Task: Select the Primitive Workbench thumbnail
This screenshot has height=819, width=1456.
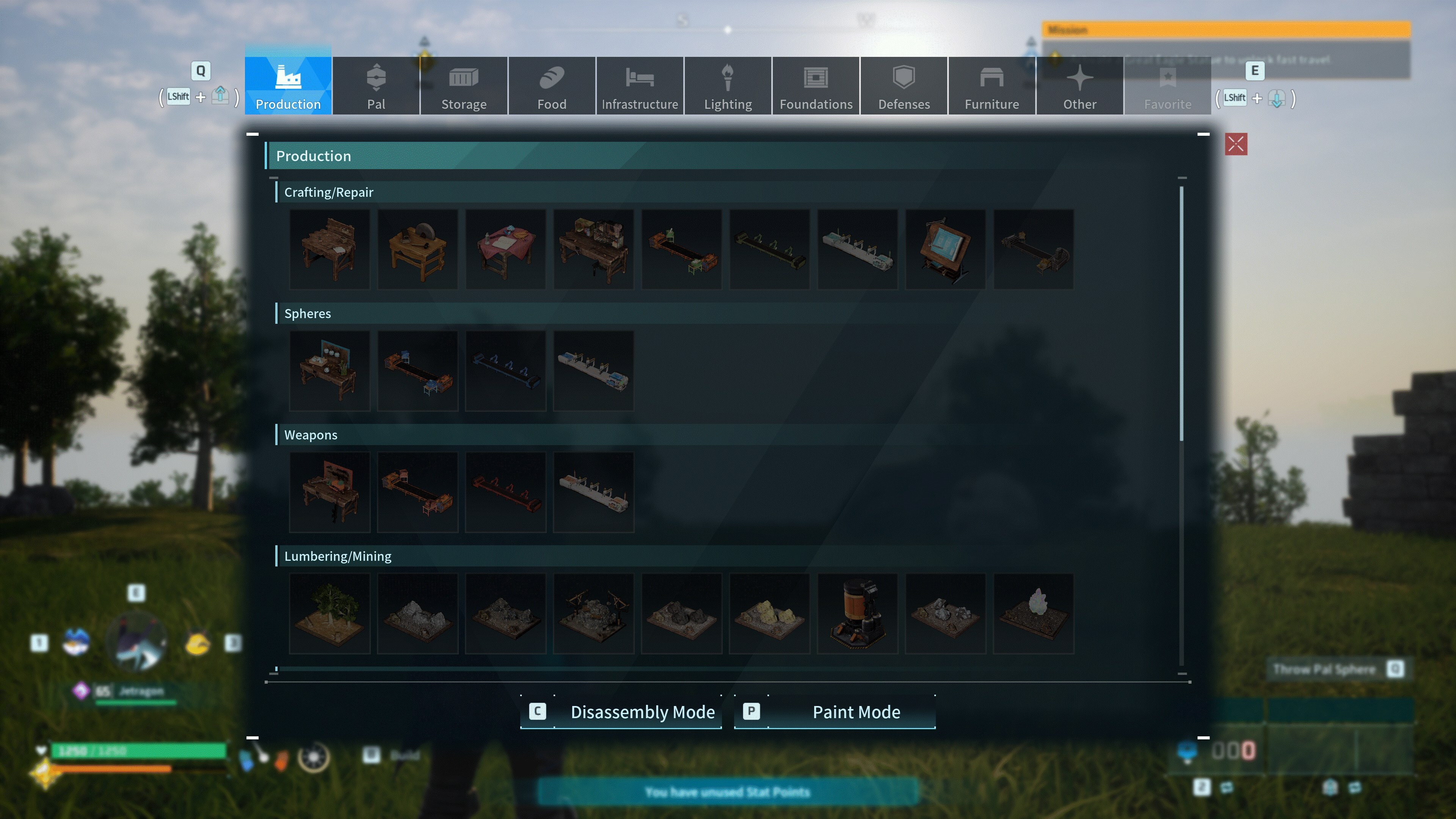Action: pos(329,249)
